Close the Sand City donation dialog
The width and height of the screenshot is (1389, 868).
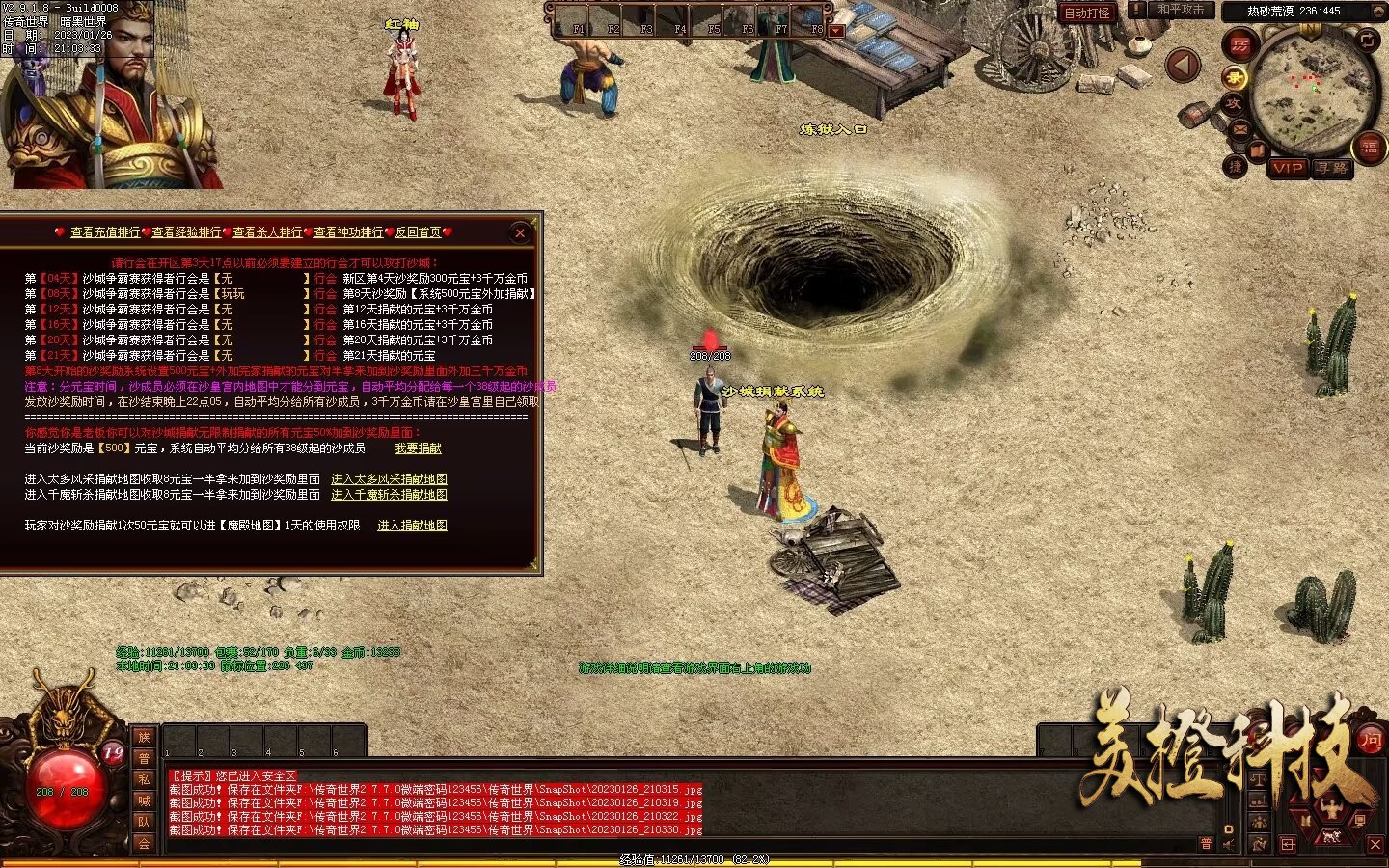tap(520, 232)
